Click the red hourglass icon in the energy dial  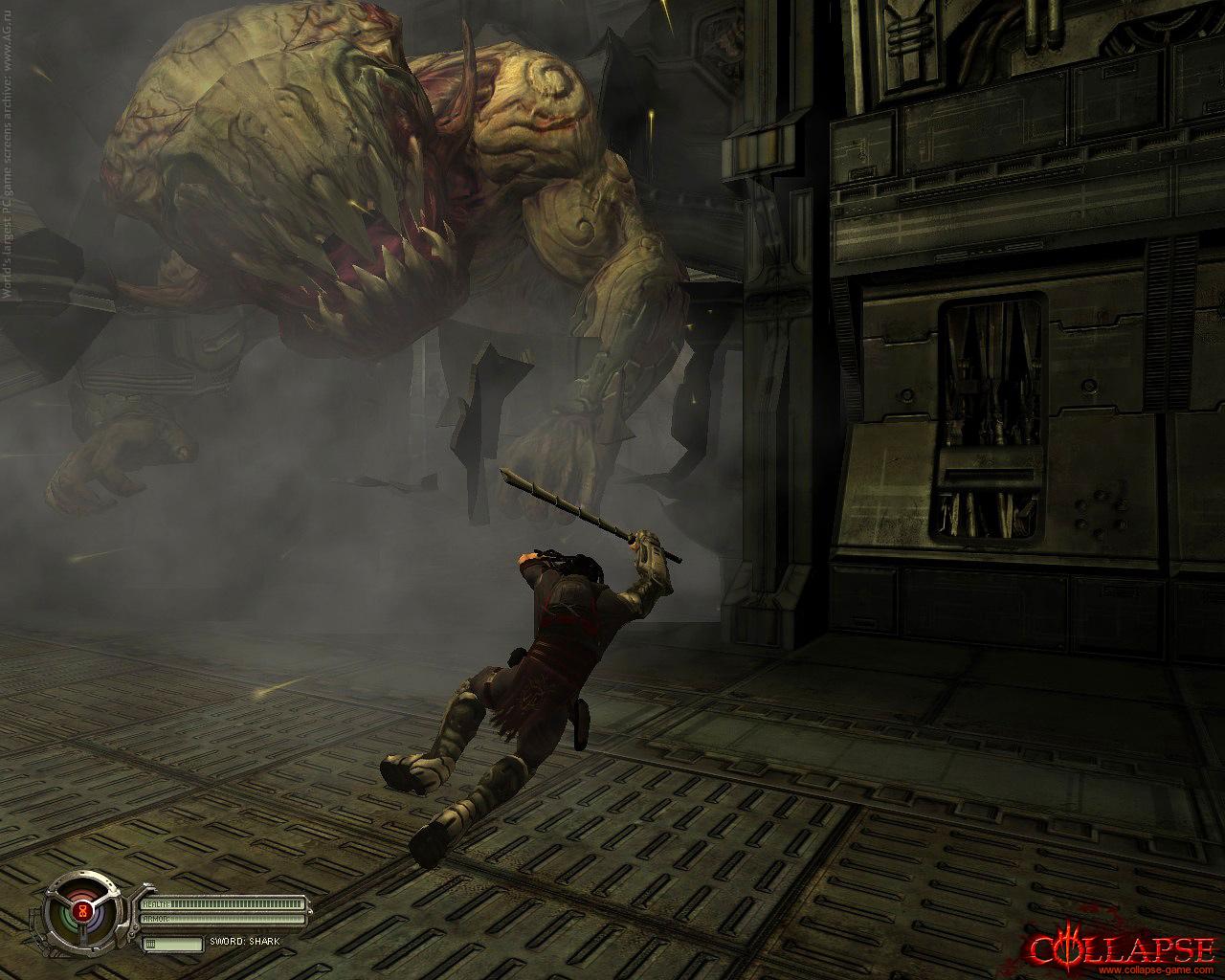(84, 913)
